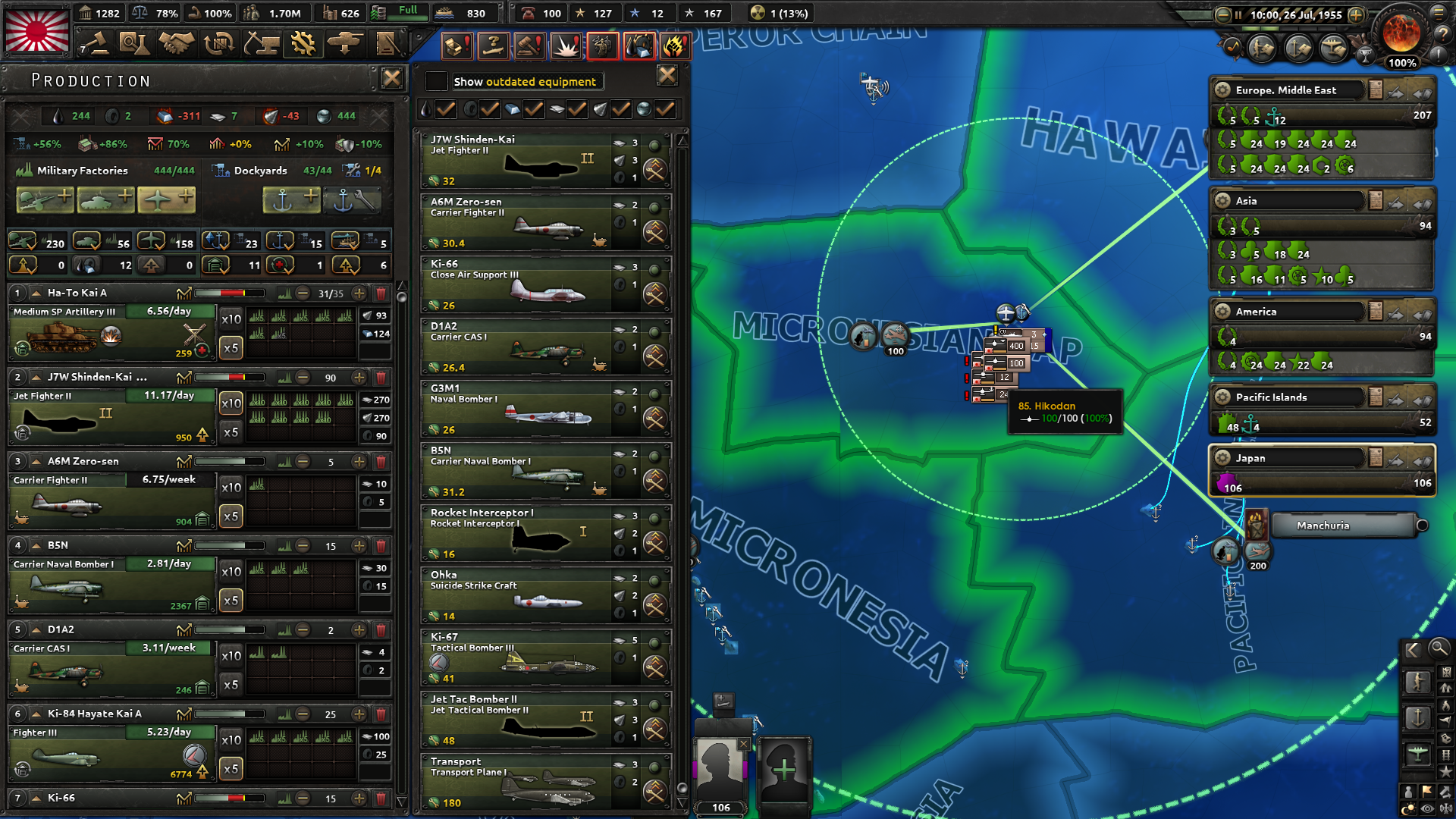Select the naval map mode anchor icon
The width and height of the screenshot is (1456, 819).
[x=1419, y=717]
